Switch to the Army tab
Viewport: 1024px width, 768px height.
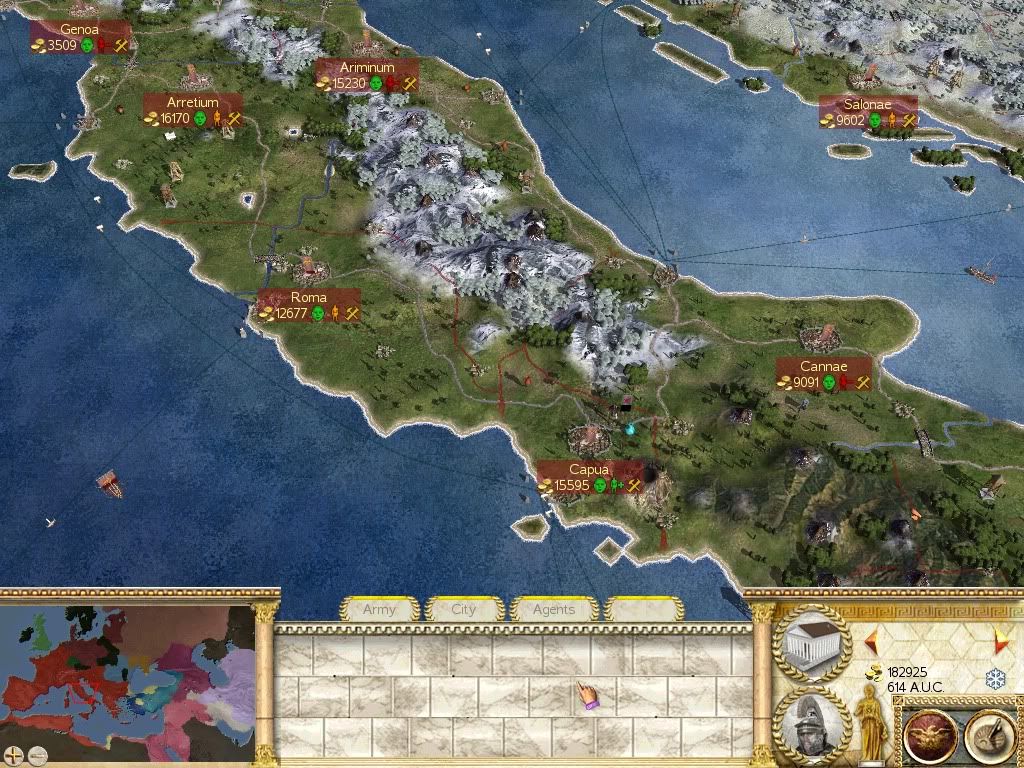[x=379, y=609]
